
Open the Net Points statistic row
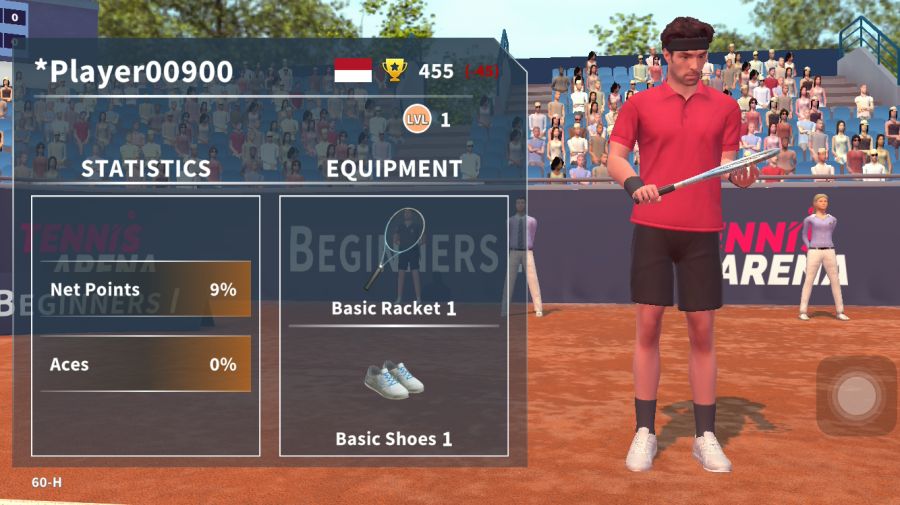[x=145, y=290]
